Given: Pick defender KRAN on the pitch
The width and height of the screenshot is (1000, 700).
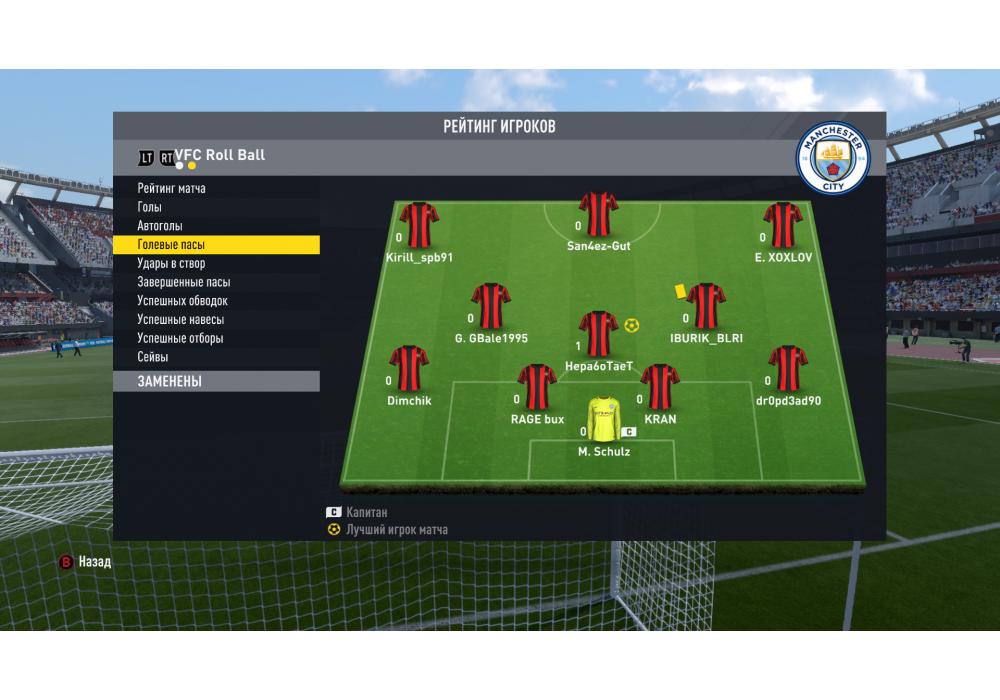Looking at the screenshot, I should pyautogui.click(x=660, y=387).
